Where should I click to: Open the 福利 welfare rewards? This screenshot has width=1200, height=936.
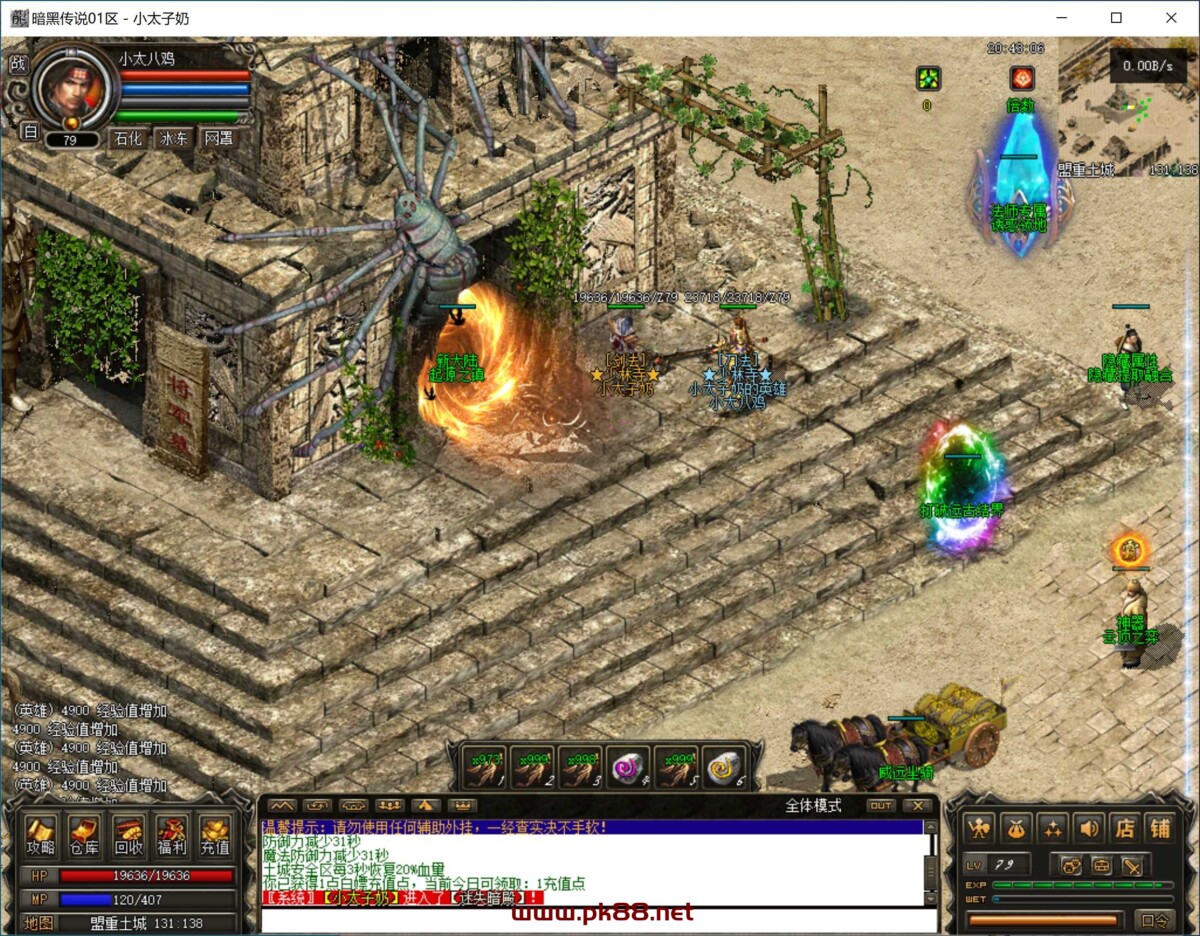coord(172,837)
